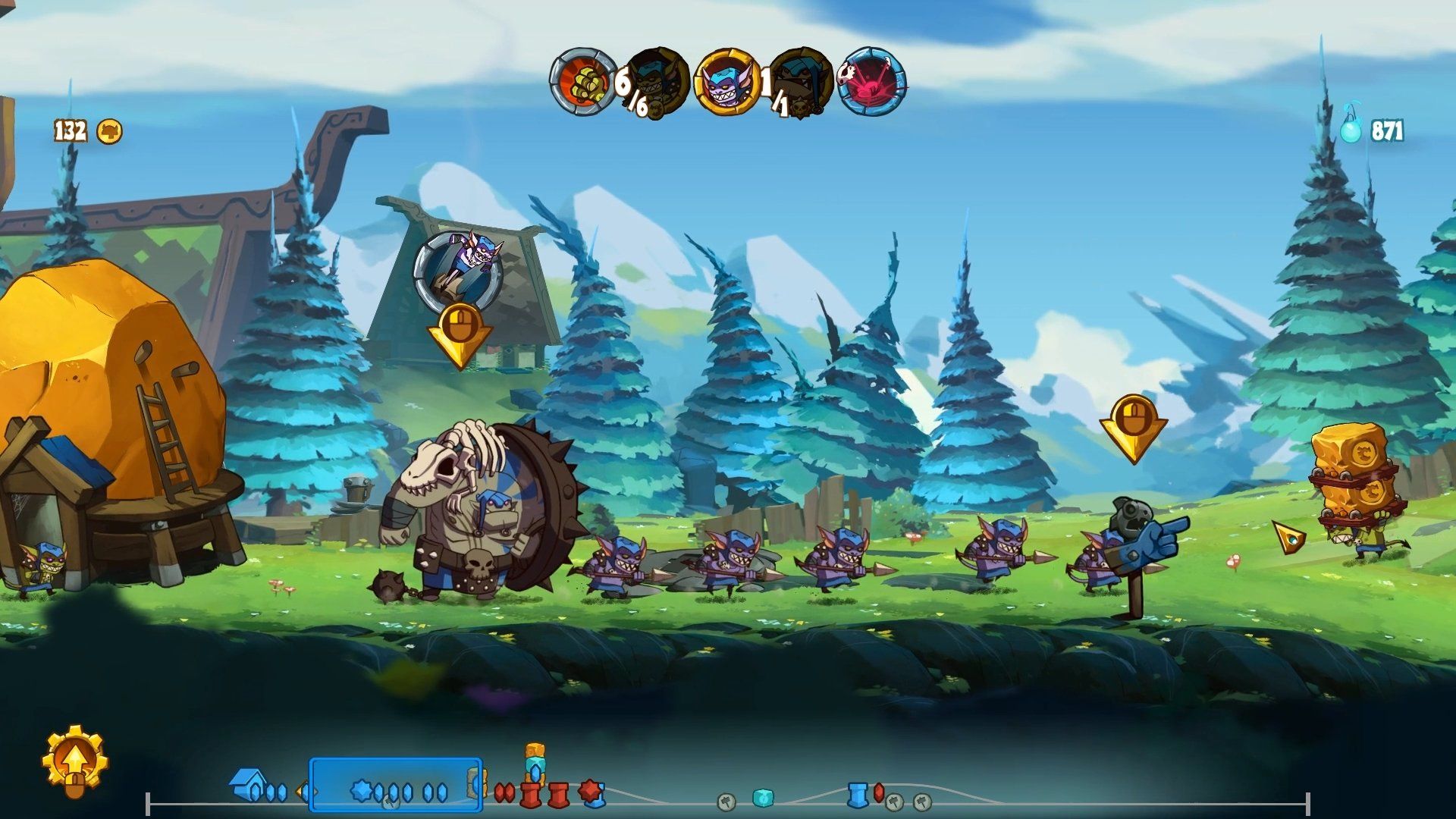The height and width of the screenshot is (819, 1456).
Task: Select the dark ogre unit portrait
Action: [800, 81]
